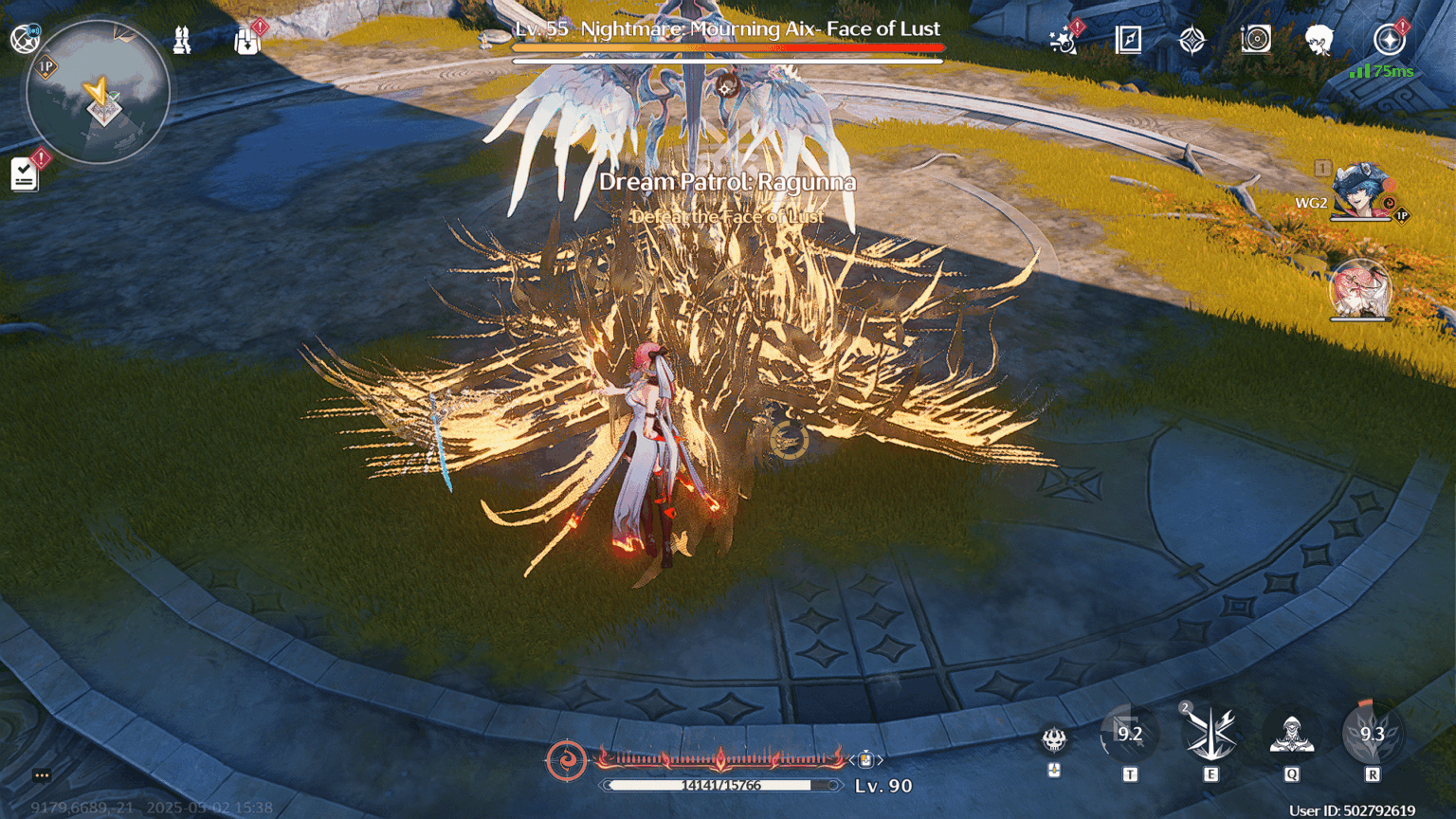Viewport: 1456px width, 819px height.
Task: Activate the resonance skill with crossed blades
Action: coord(1210,735)
